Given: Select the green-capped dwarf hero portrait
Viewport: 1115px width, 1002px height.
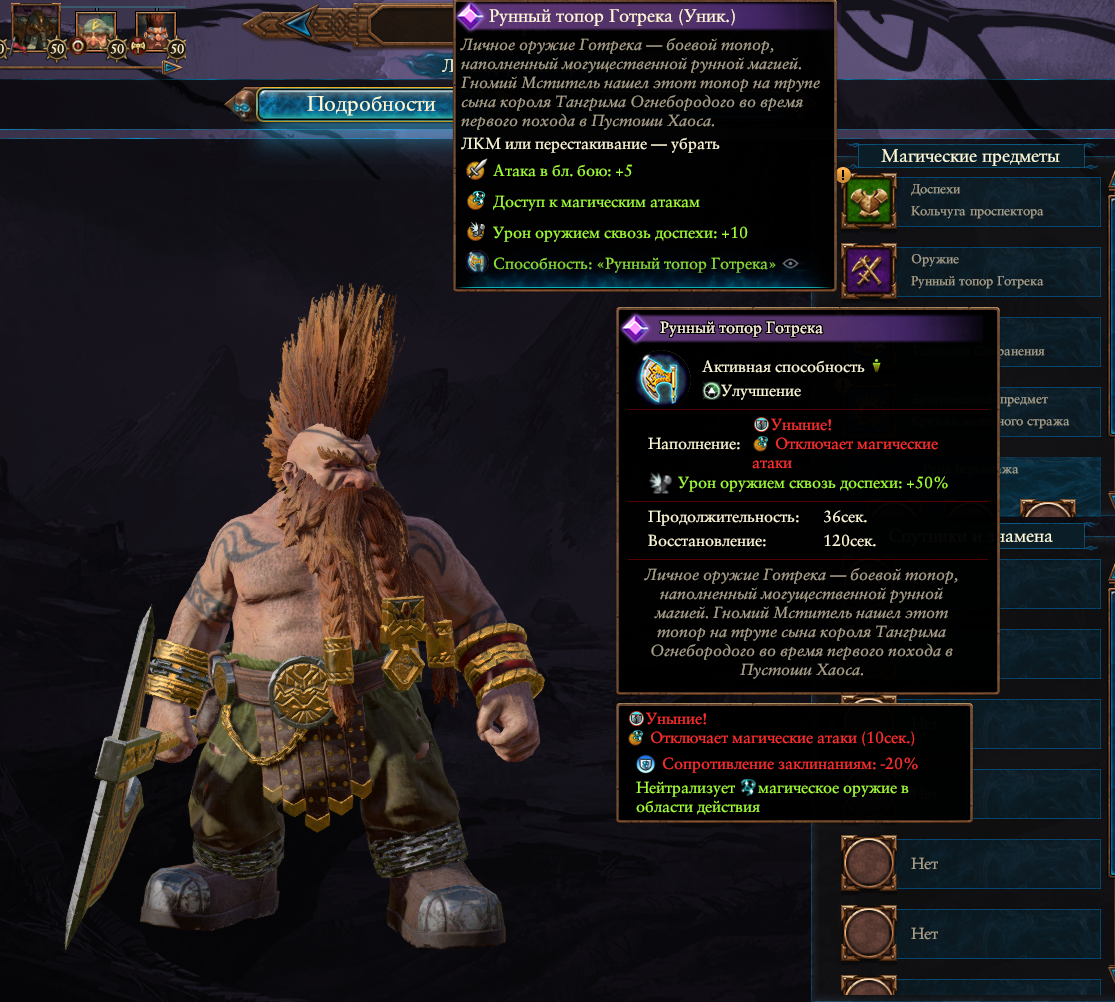Looking at the screenshot, I should pos(93,28).
